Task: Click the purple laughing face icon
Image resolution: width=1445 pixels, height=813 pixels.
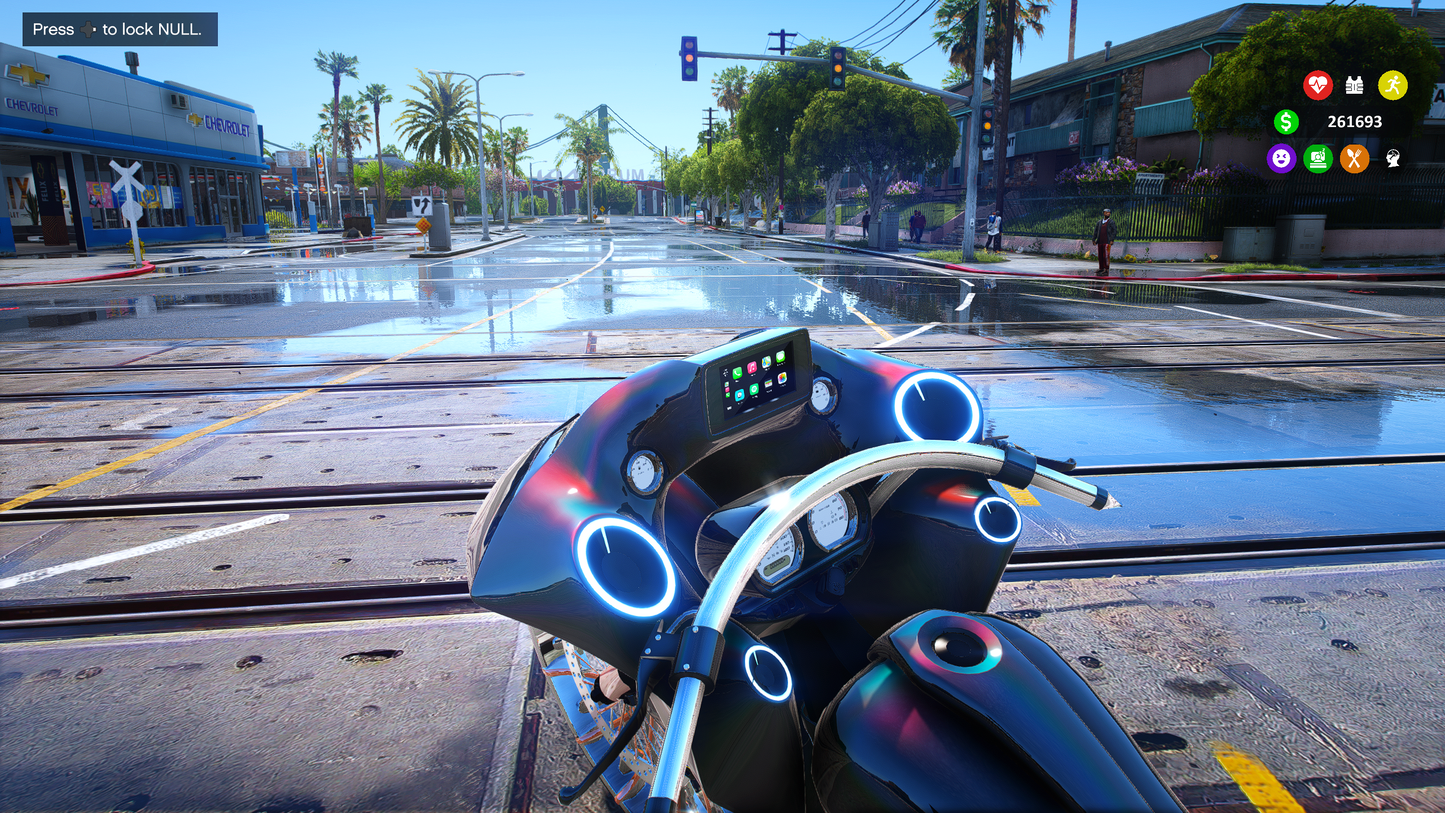Action: tap(1281, 158)
